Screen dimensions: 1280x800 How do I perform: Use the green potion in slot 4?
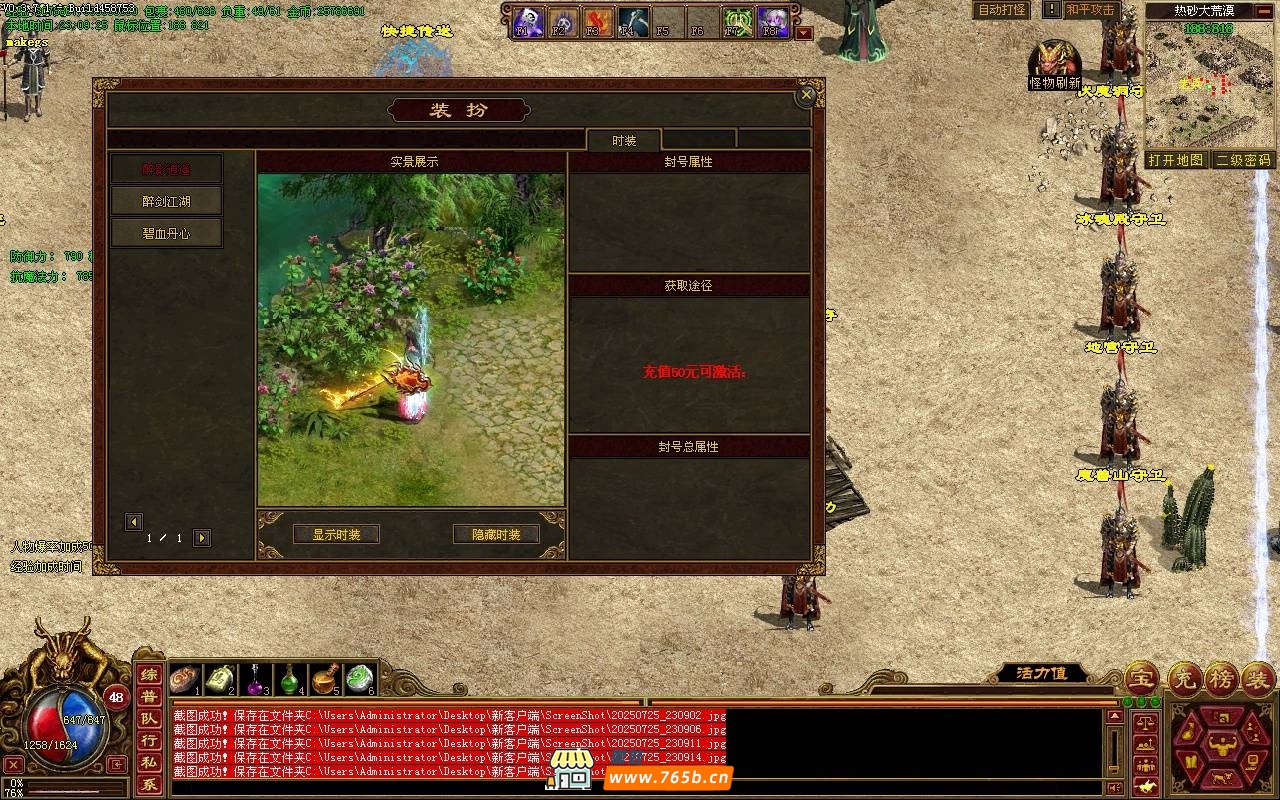[290, 679]
